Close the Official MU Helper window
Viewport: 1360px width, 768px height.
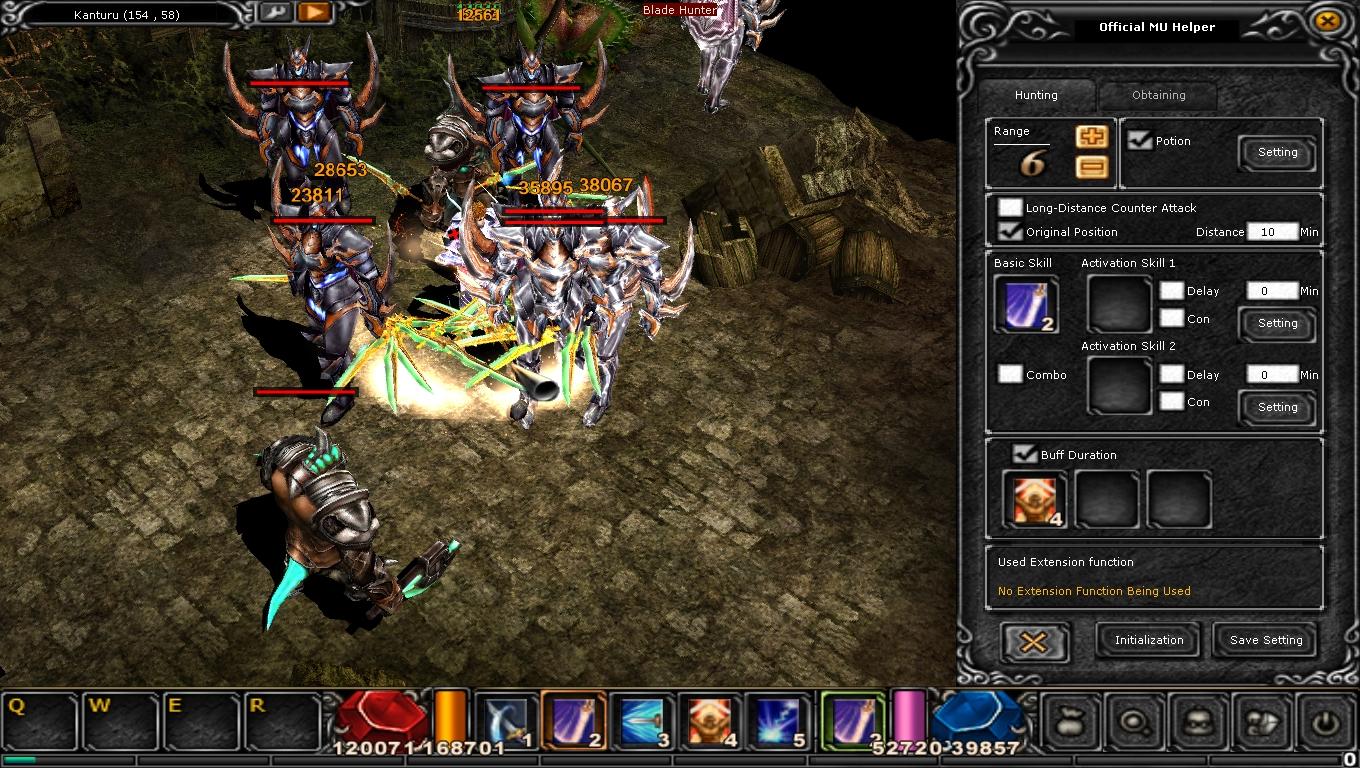[1328, 21]
